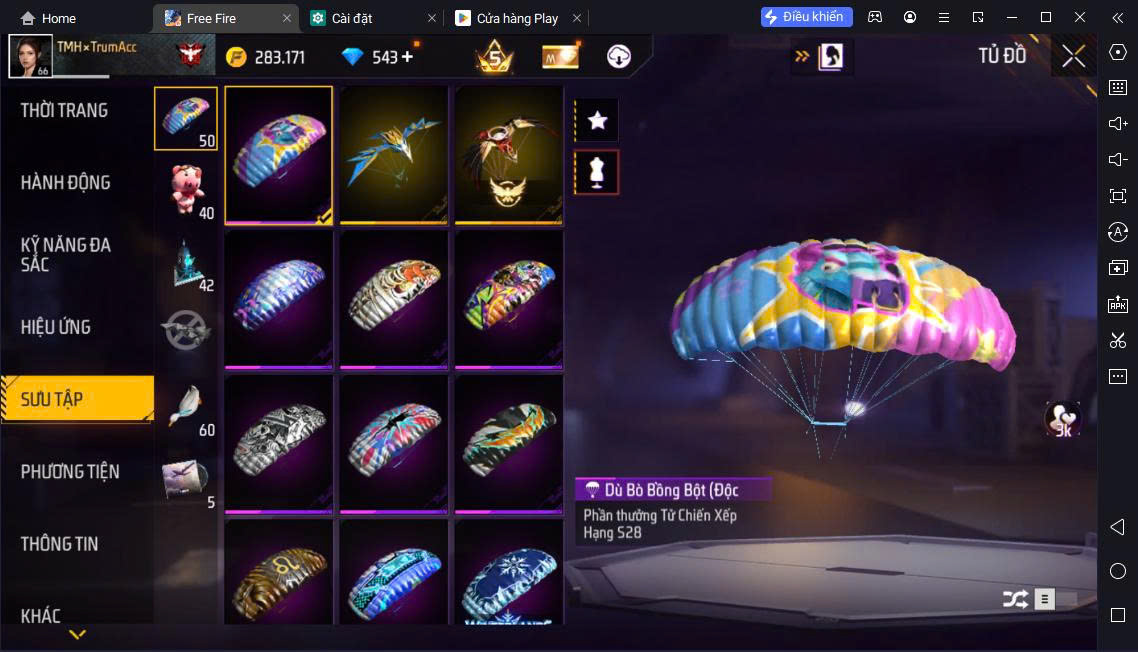
Task: Show the THÔNG TIN category
Action: pos(60,544)
